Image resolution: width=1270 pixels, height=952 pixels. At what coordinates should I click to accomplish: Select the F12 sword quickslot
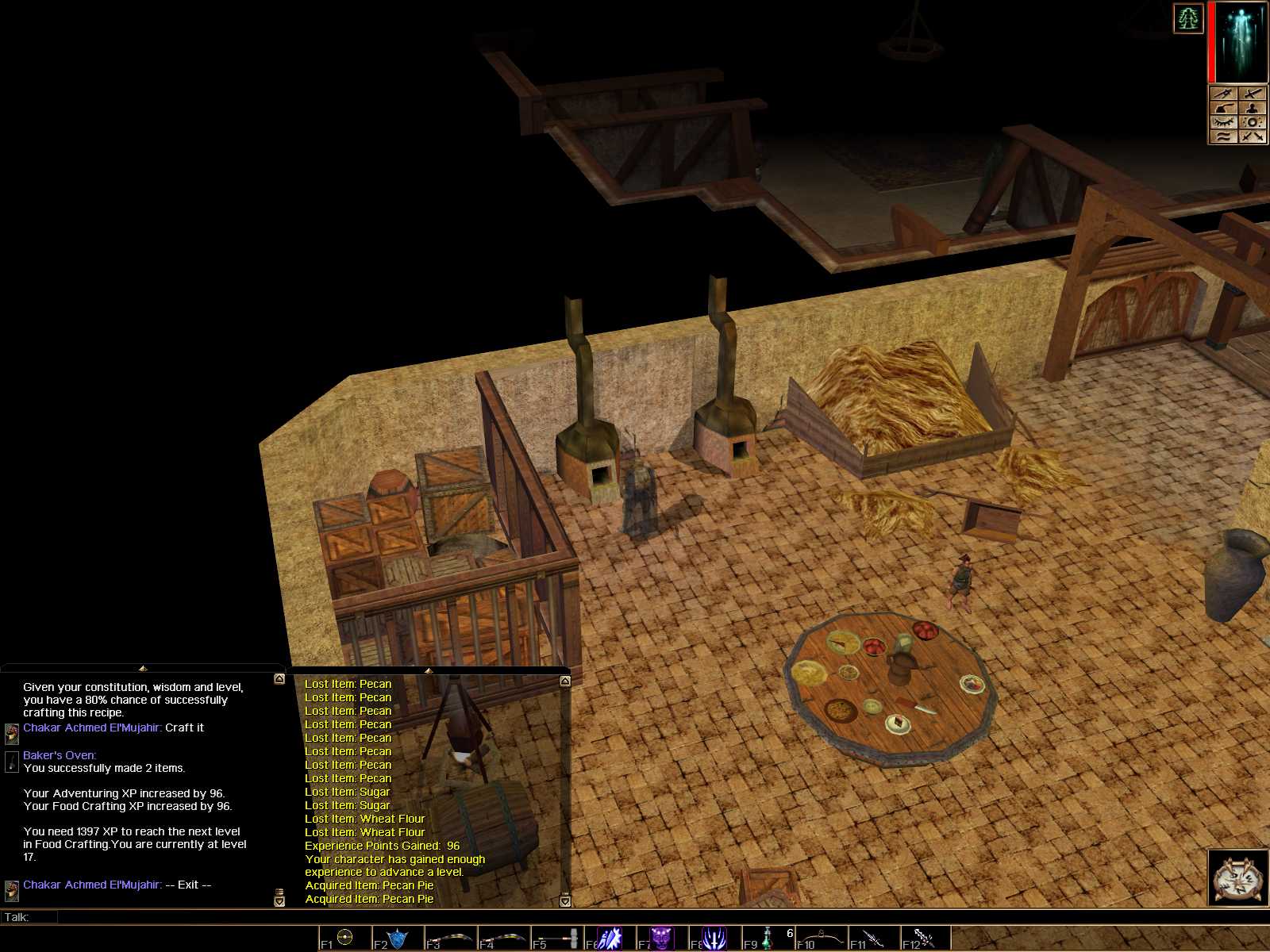tap(926, 938)
